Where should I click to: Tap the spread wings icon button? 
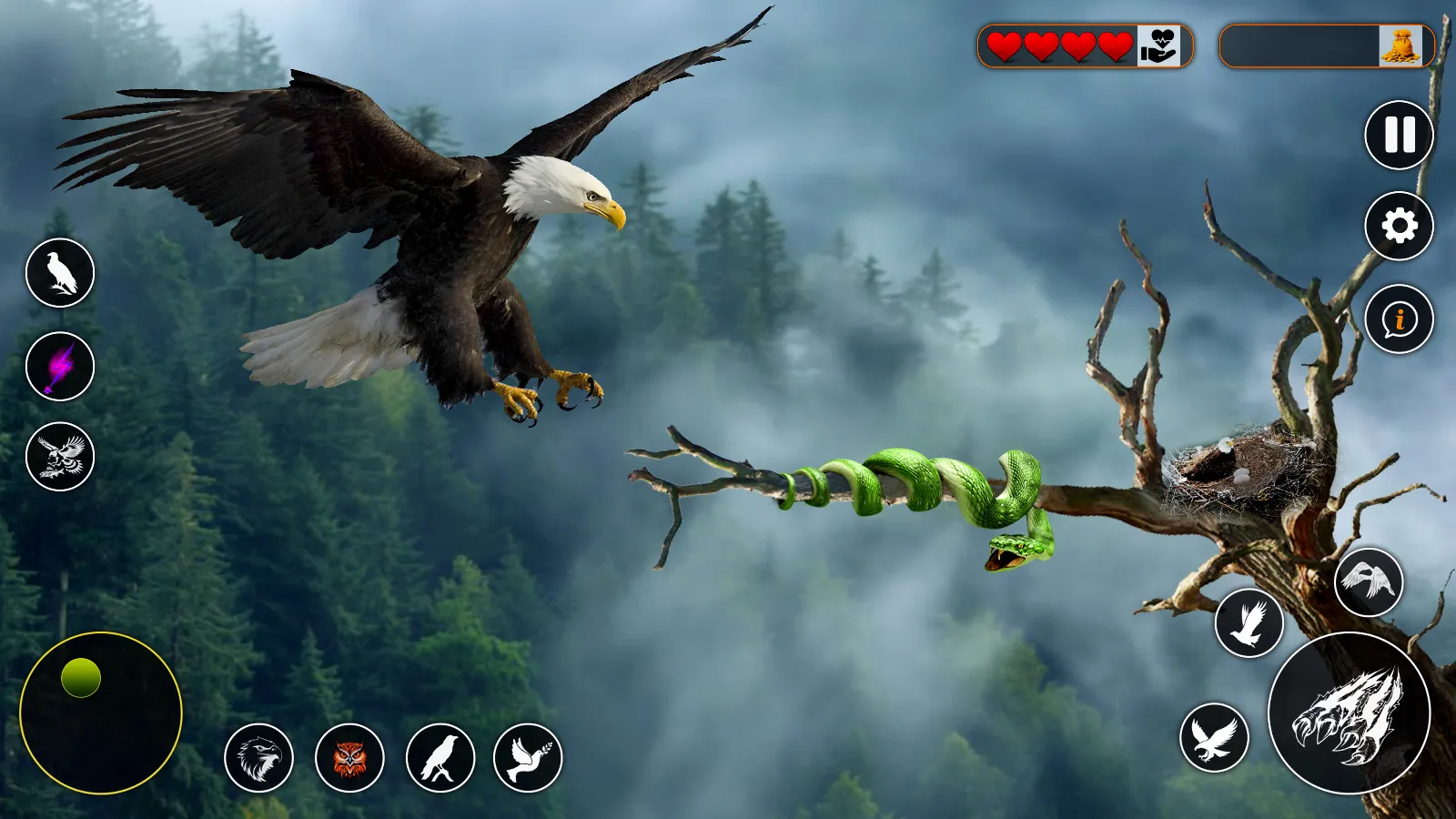(x=1369, y=581)
